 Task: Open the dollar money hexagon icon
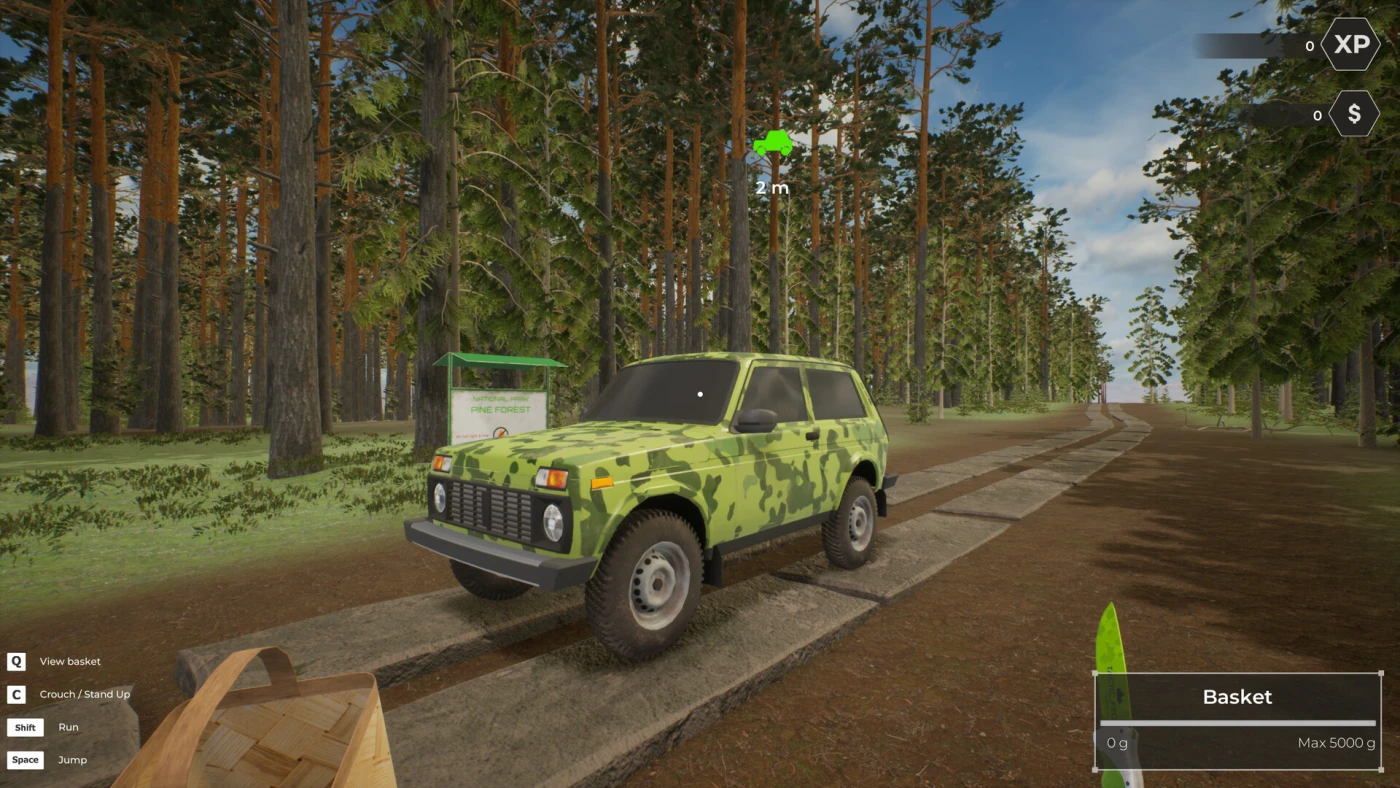coord(1354,114)
